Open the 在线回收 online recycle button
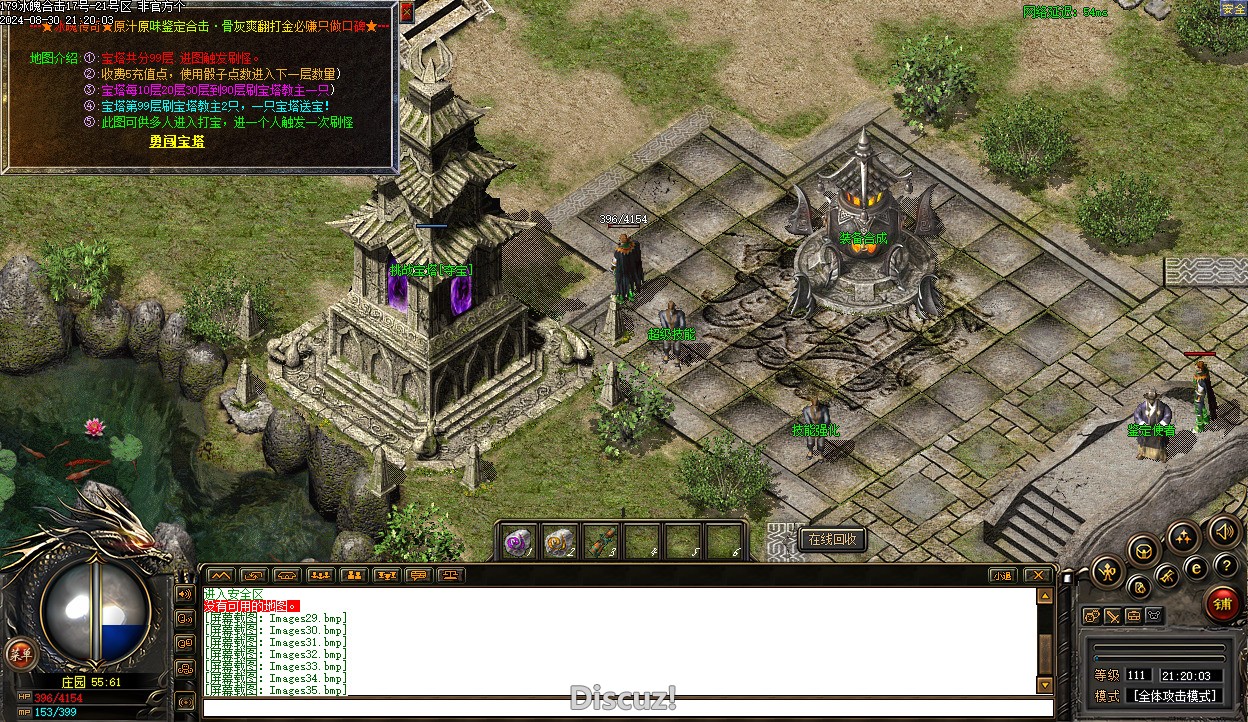The image size is (1248, 722). point(832,539)
